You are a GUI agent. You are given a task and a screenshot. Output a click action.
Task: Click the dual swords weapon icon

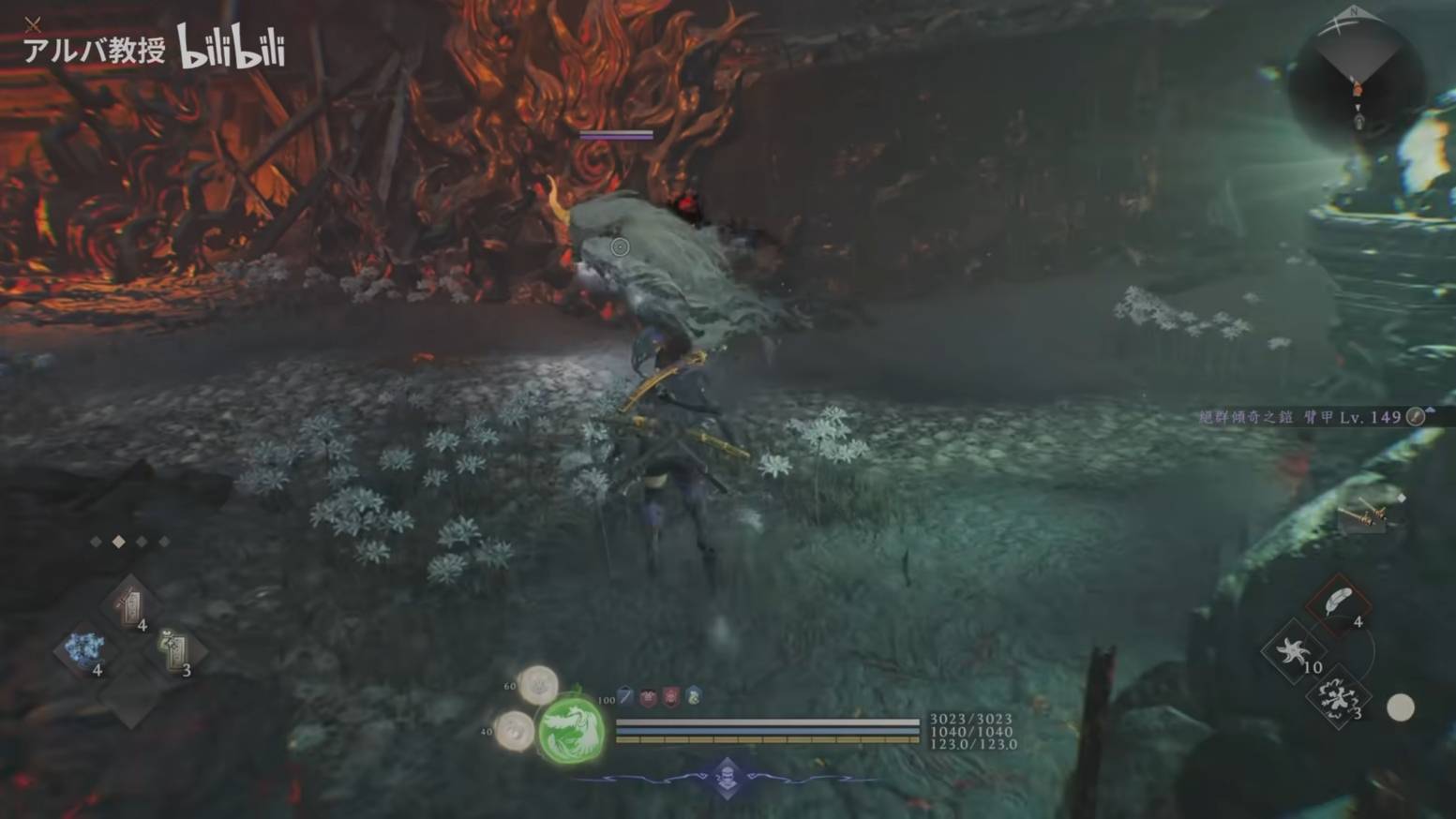click(x=1364, y=514)
